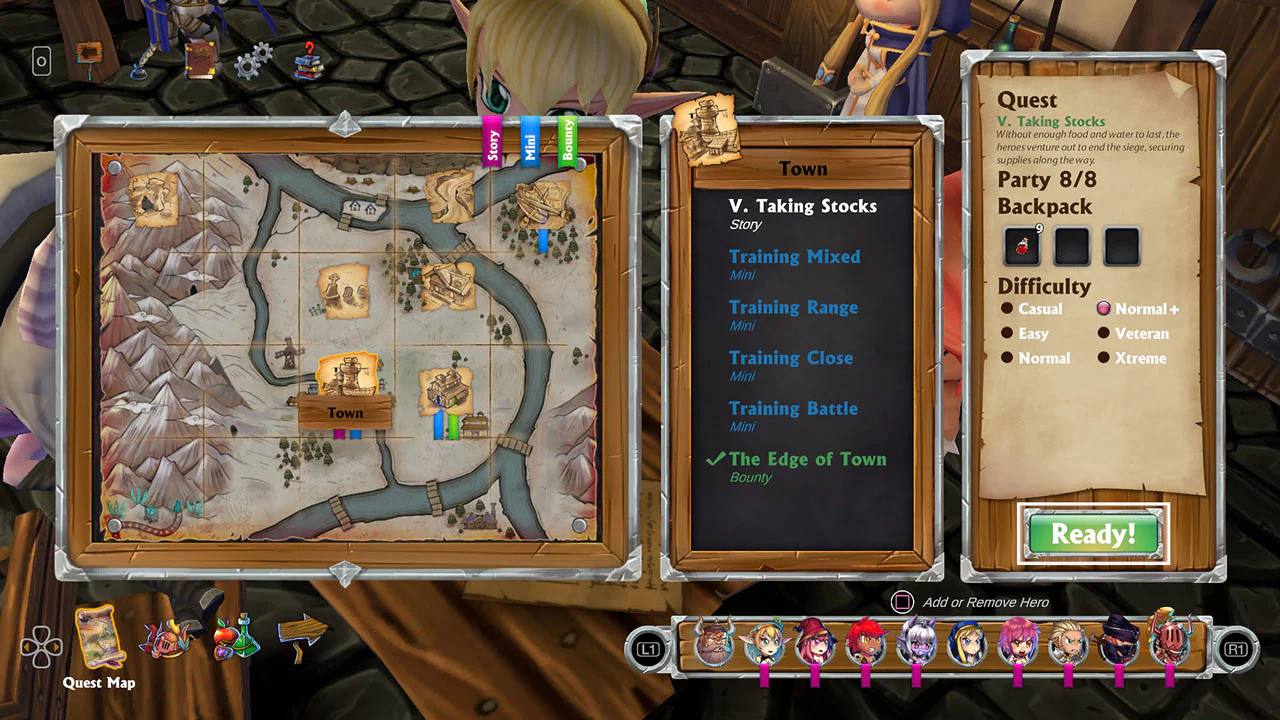Click the quill and ink icon
The image size is (1280, 720).
138,62
